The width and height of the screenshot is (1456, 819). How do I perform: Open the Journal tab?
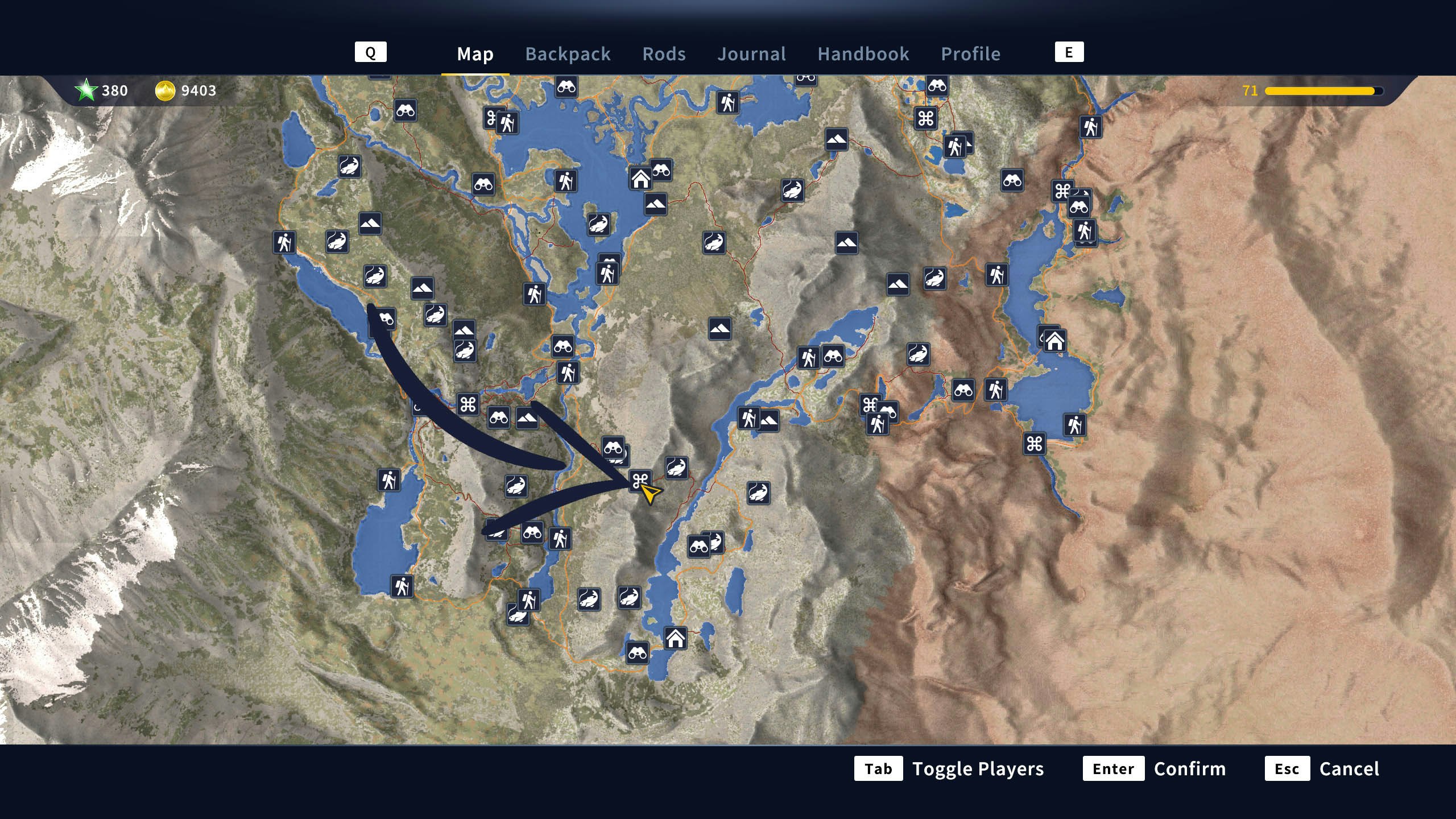tap(752, 54)
